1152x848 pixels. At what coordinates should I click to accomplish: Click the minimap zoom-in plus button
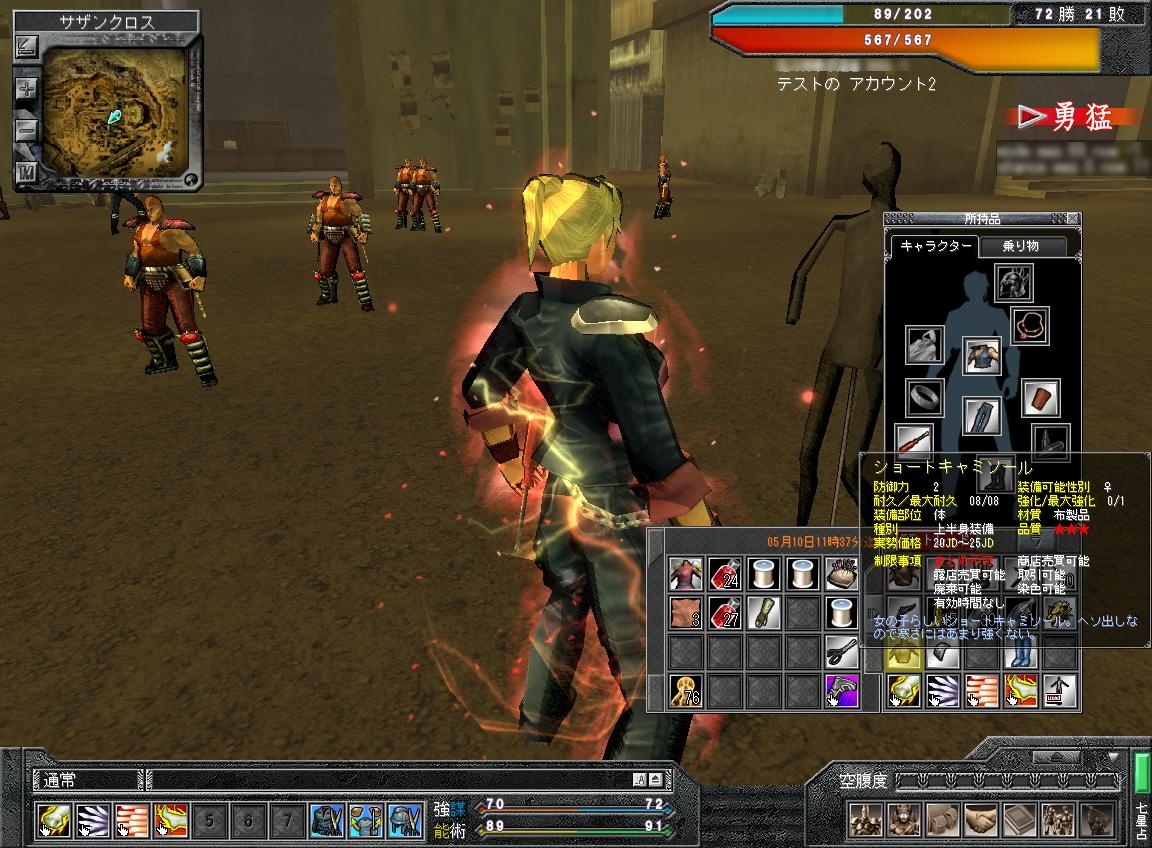coord(27,89)
